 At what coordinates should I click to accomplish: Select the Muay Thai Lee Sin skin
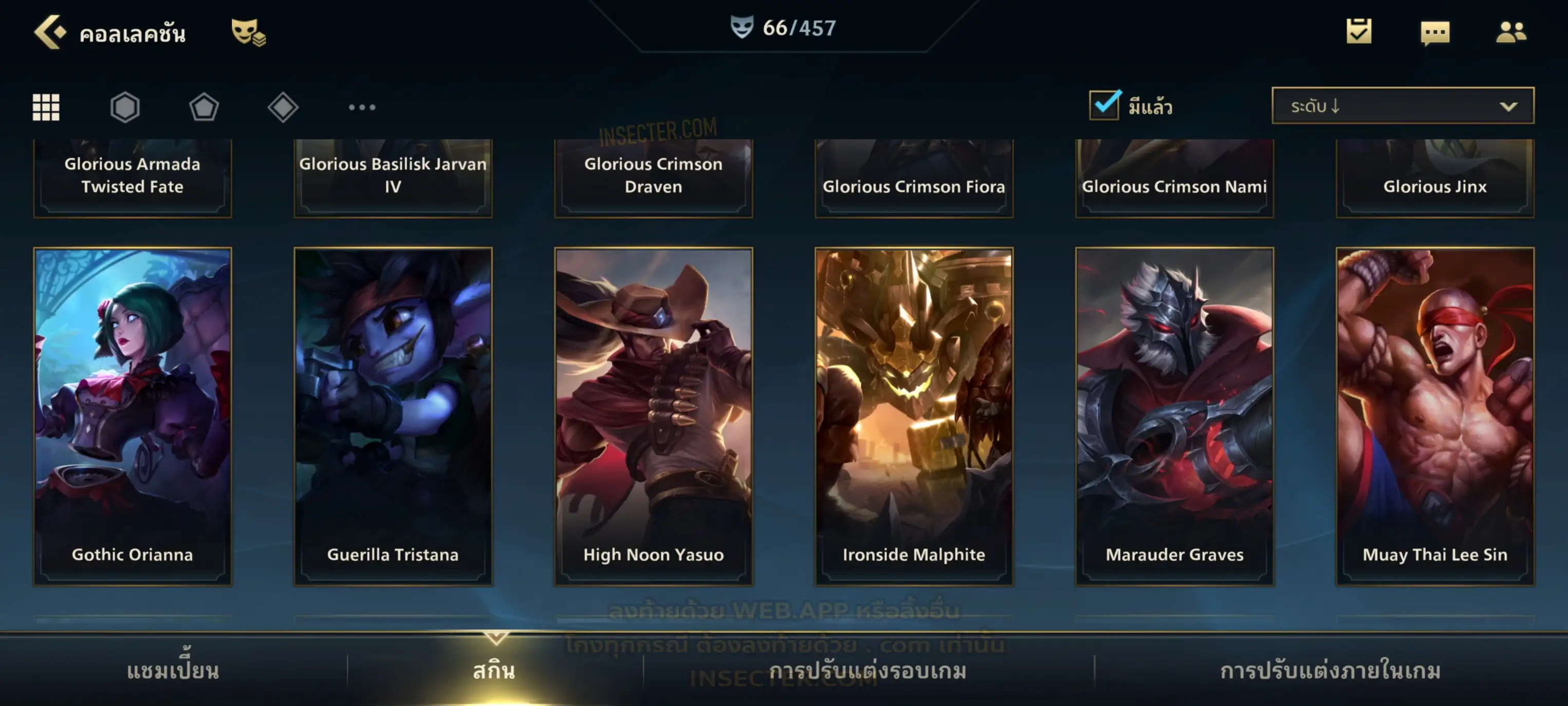tap(1435, 416)
